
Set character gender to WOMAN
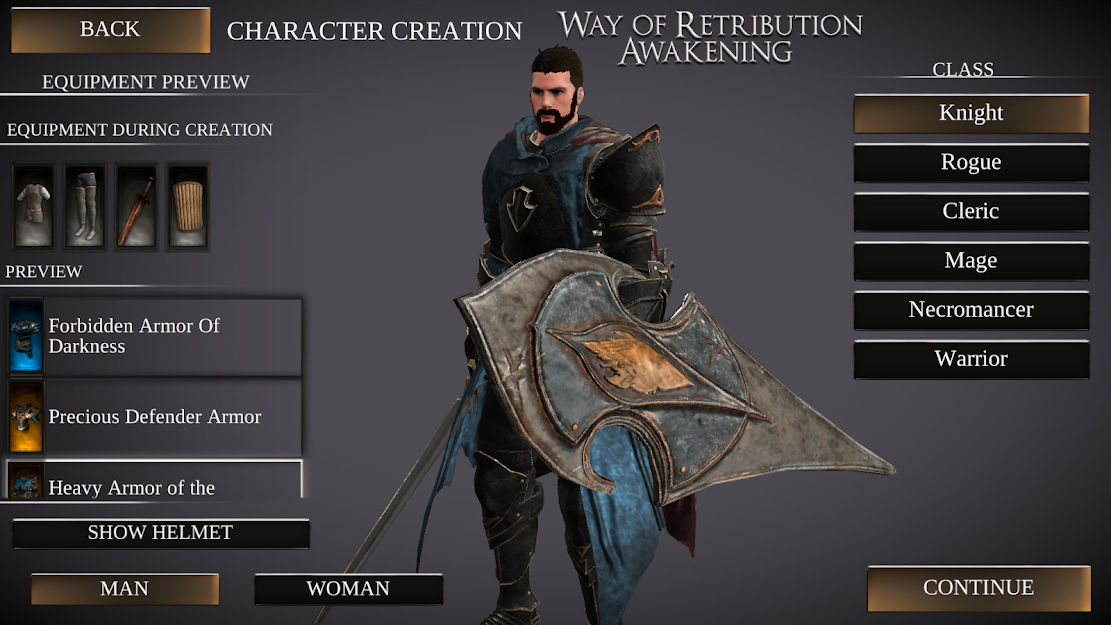tap(348, 589)
